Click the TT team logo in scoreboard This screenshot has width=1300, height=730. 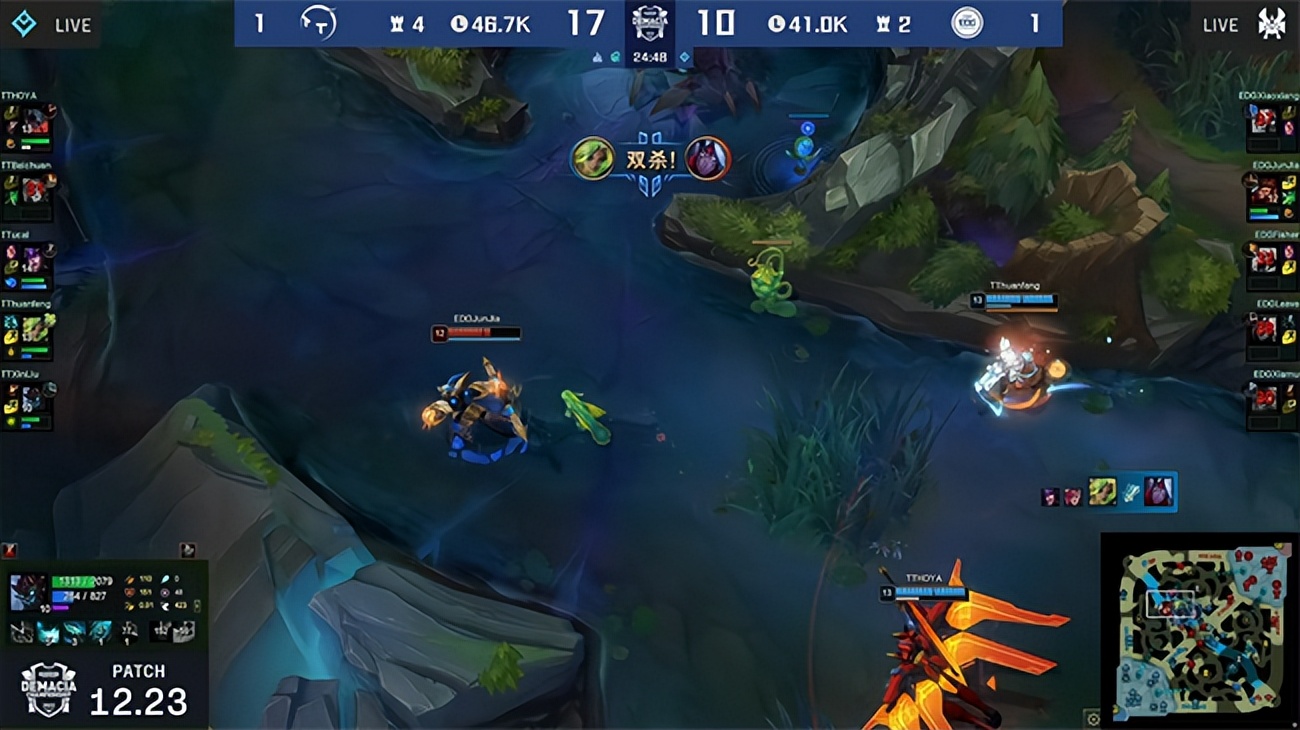tap(318, 23)
